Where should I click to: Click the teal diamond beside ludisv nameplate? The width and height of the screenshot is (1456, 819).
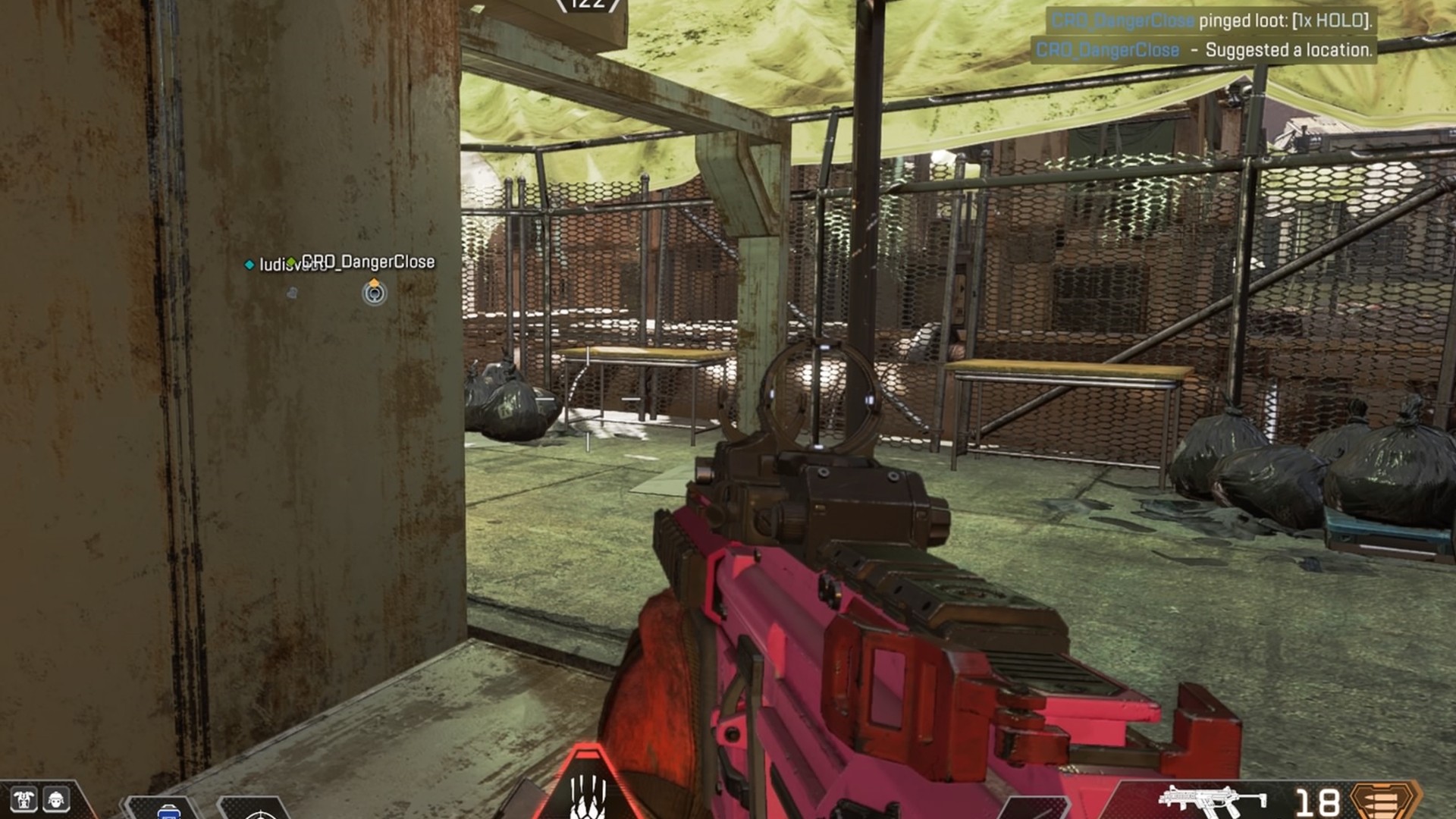coord(249,265)
